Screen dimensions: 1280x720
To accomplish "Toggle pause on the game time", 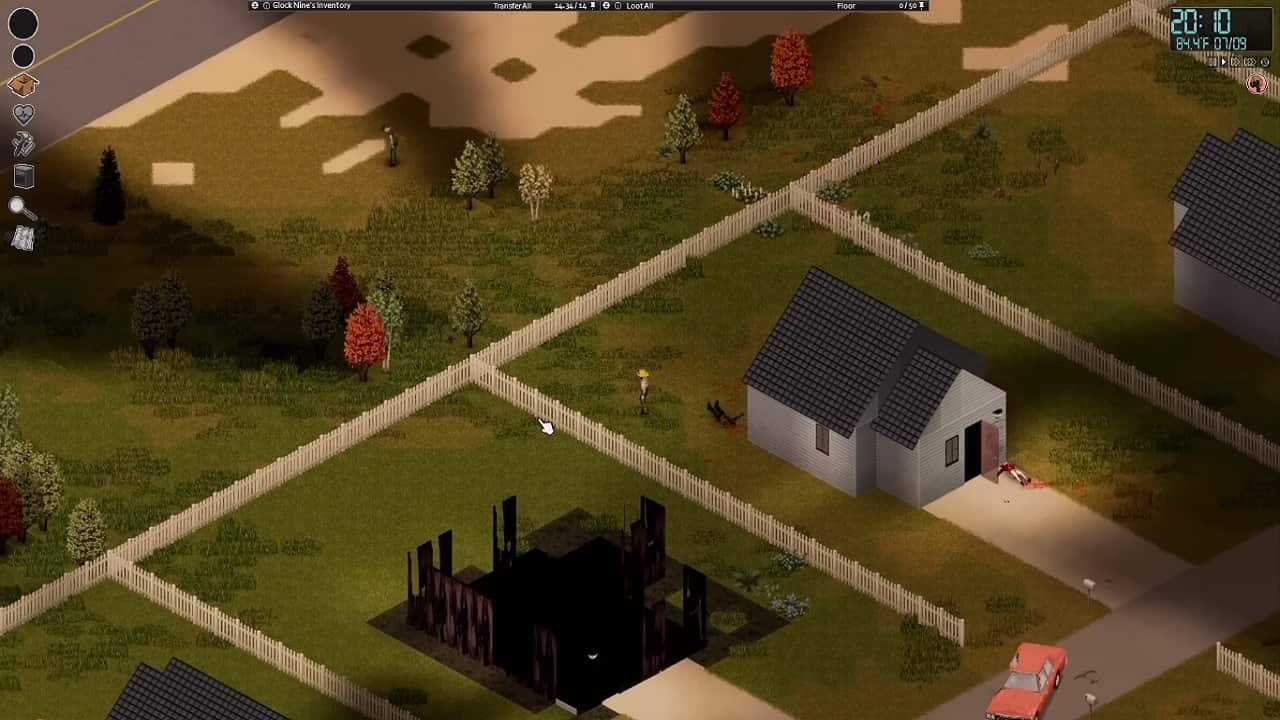I will click(1211, 61).
